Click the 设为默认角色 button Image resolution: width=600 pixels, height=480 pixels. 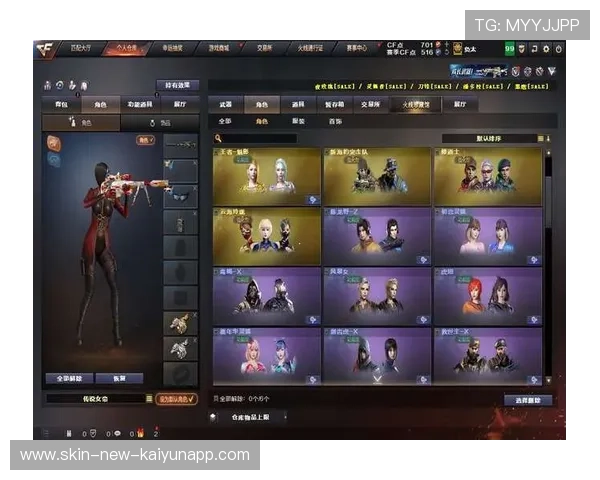178,398
